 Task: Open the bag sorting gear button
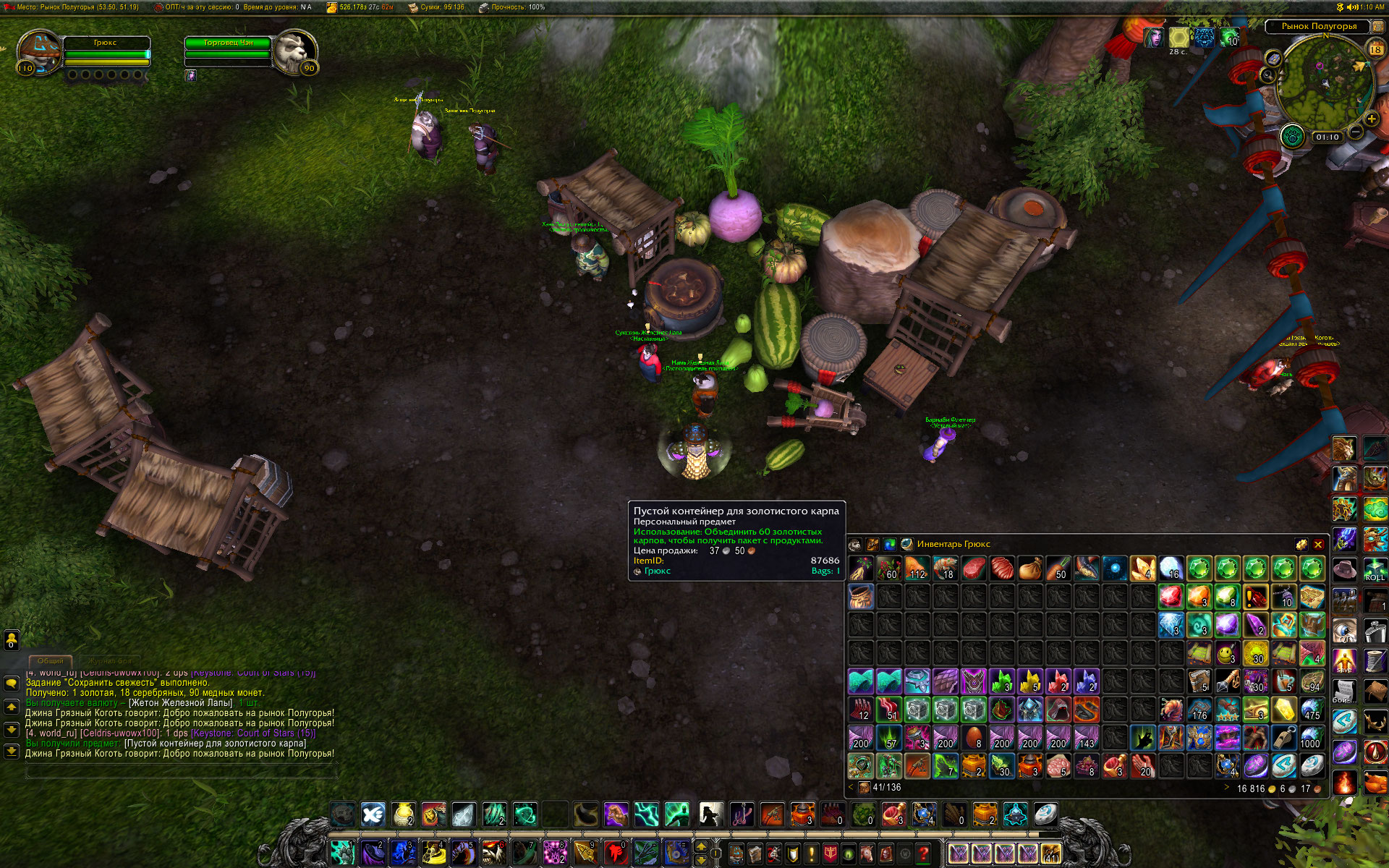point(1301,545)
